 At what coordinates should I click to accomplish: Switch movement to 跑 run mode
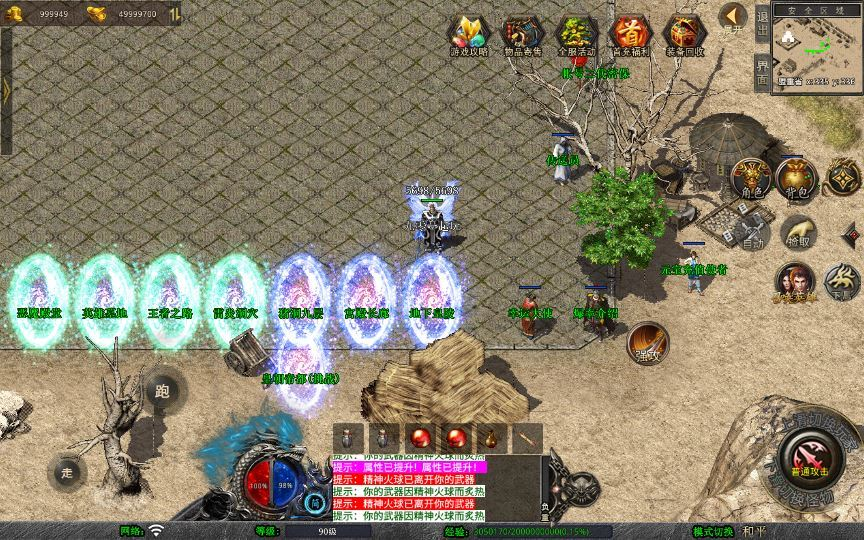pos(162,391)
